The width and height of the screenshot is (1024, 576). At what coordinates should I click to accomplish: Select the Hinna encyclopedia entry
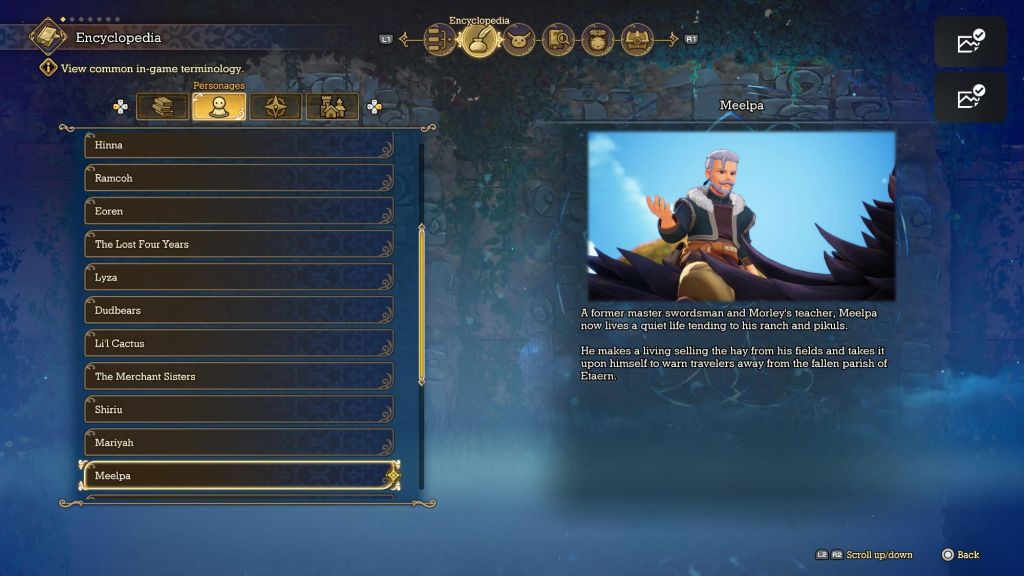238,145
